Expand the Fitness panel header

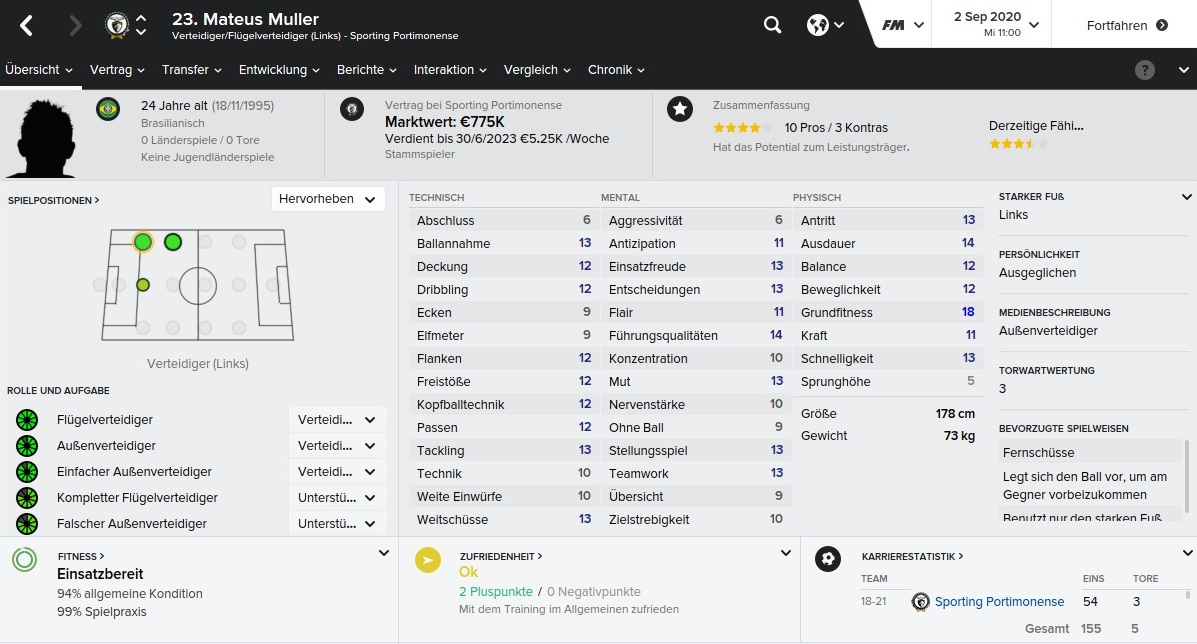81,556
